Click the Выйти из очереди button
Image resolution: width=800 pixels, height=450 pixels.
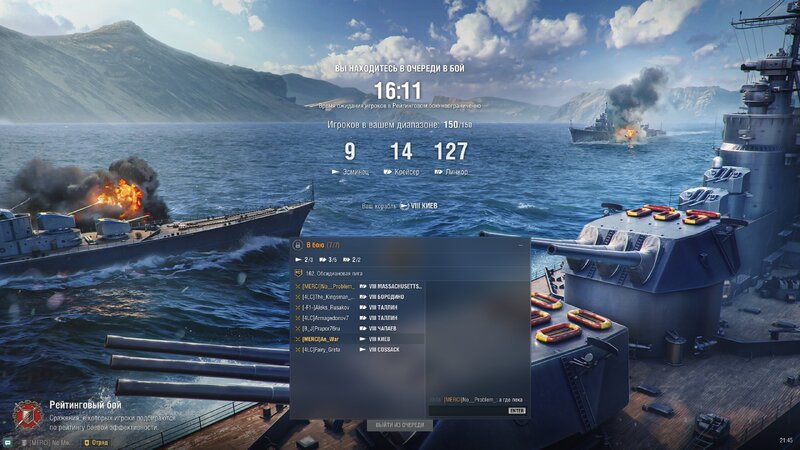click(x=400, y=425)
